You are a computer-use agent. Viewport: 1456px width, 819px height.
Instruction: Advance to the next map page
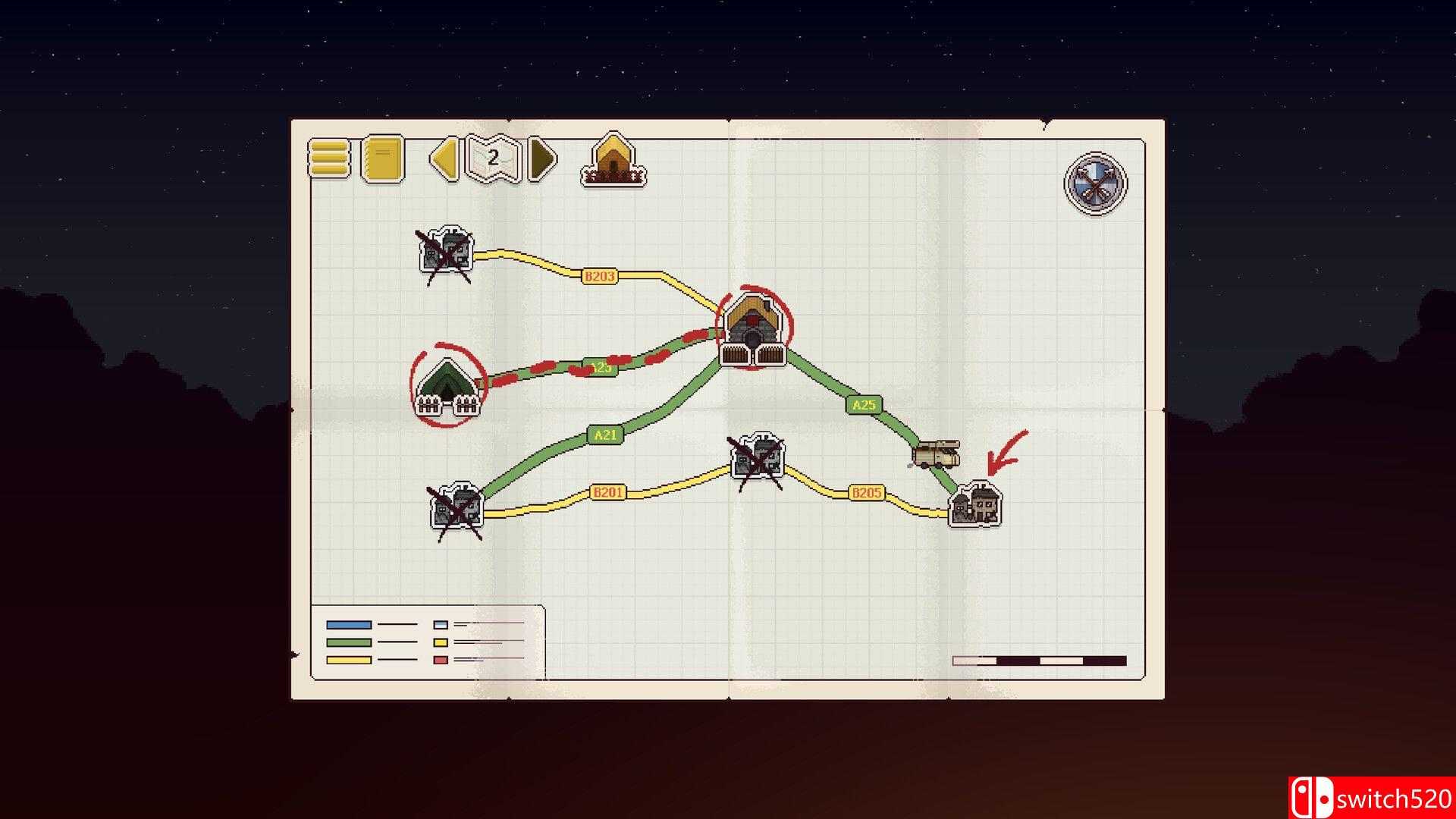pos(540,159)
